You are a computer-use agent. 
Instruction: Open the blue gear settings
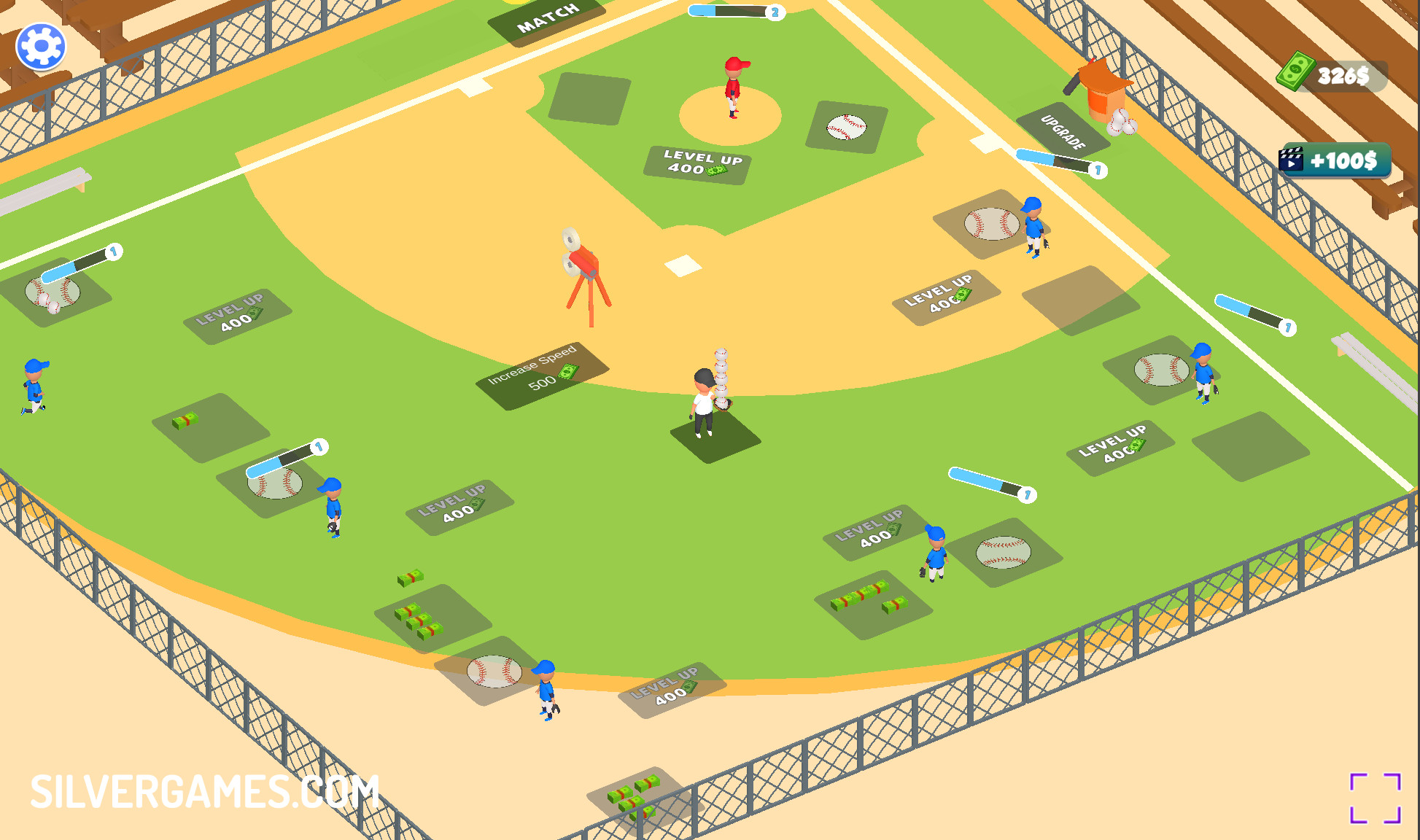pos(41,47)
